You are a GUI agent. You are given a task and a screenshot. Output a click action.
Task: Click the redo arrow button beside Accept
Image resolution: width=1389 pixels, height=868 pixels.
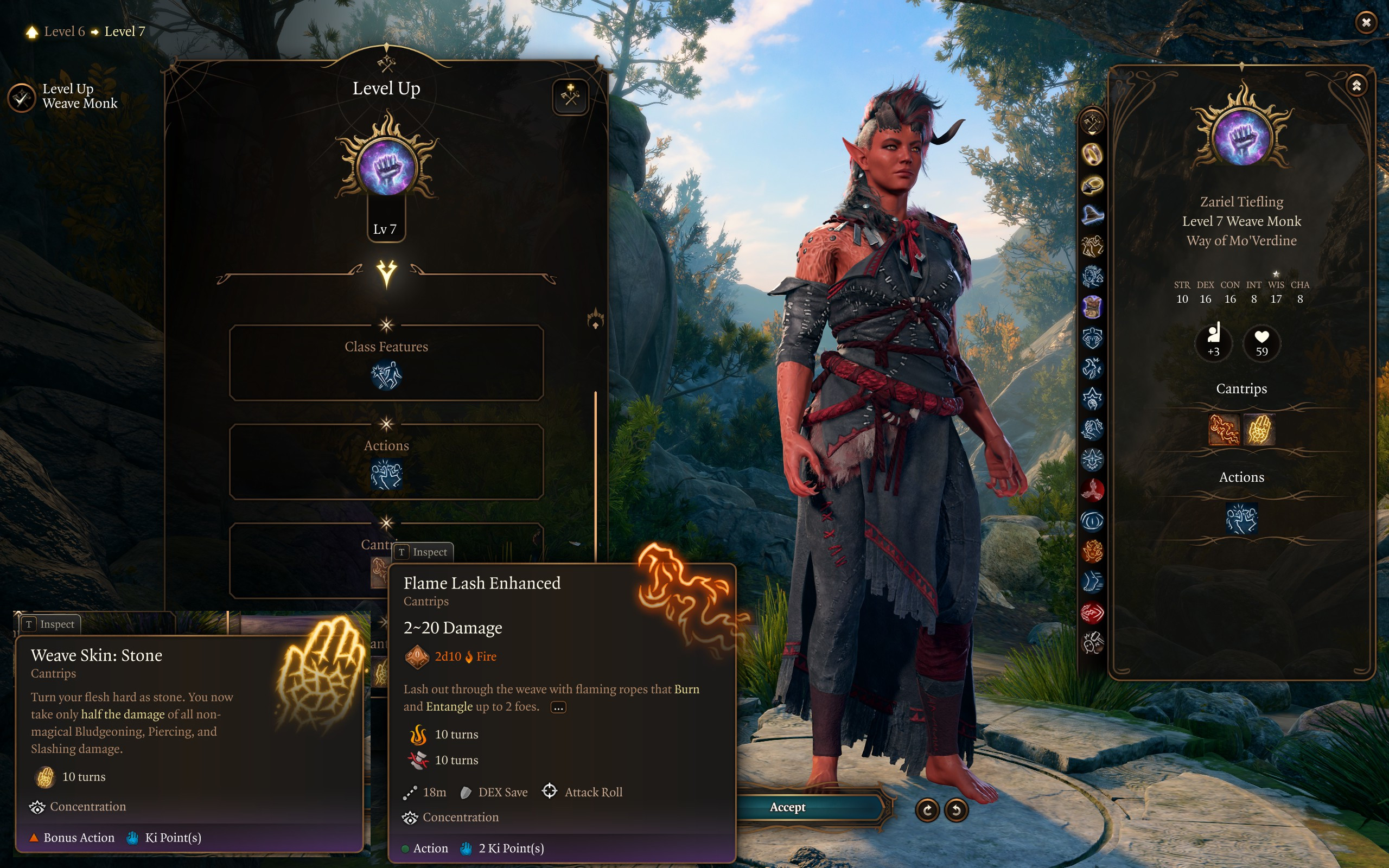tap(927, 810)
